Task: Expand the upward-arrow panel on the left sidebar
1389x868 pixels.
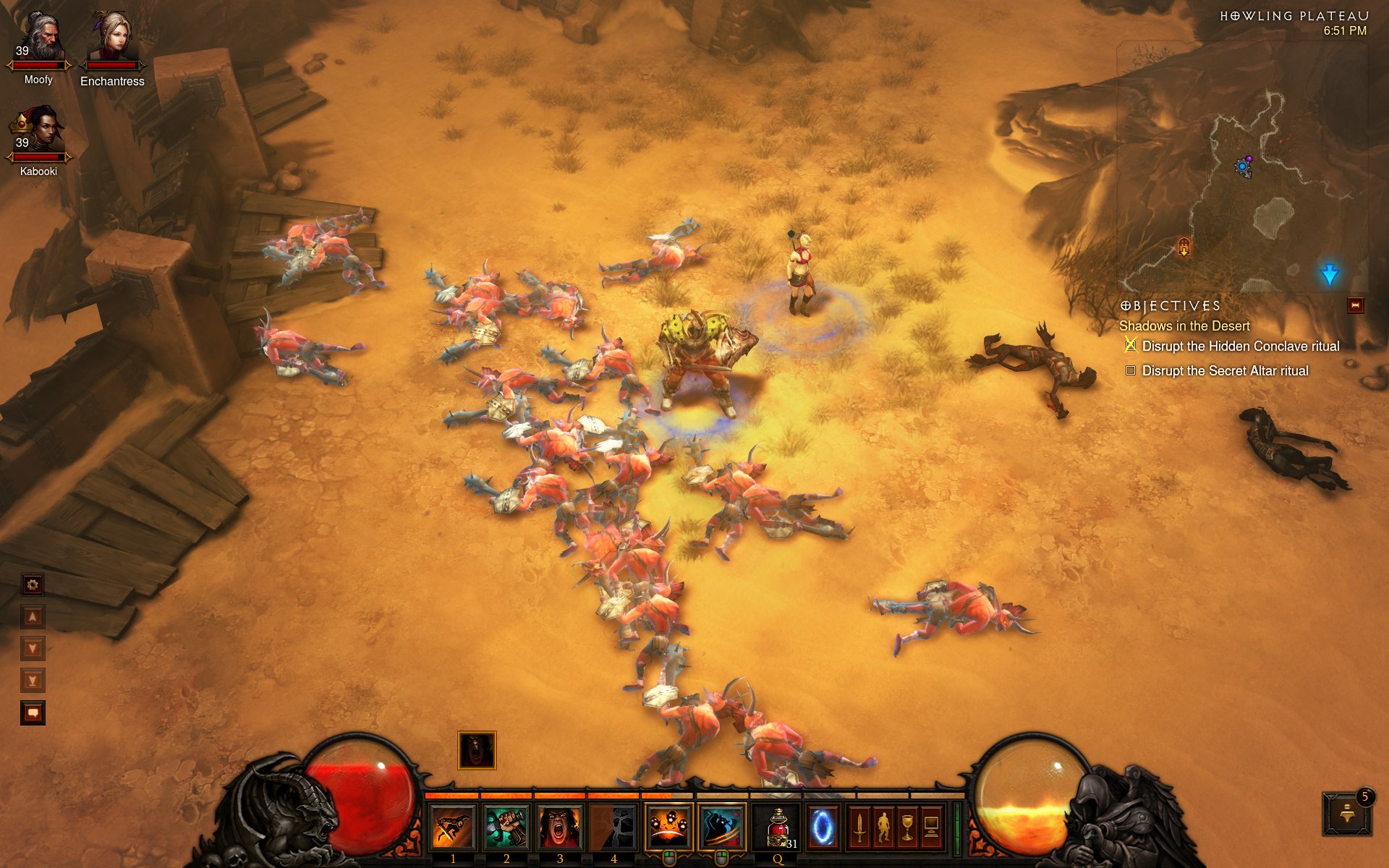Action: 33,616
